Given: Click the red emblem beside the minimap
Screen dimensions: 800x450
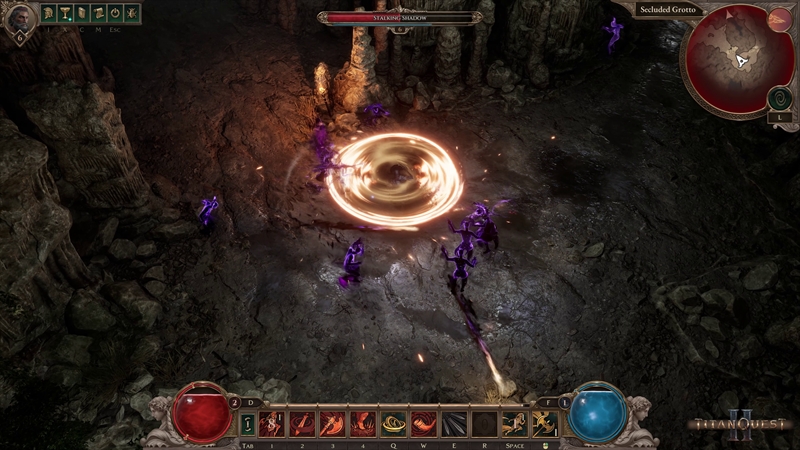Looking at the screenshot, I should click(779, 19).
